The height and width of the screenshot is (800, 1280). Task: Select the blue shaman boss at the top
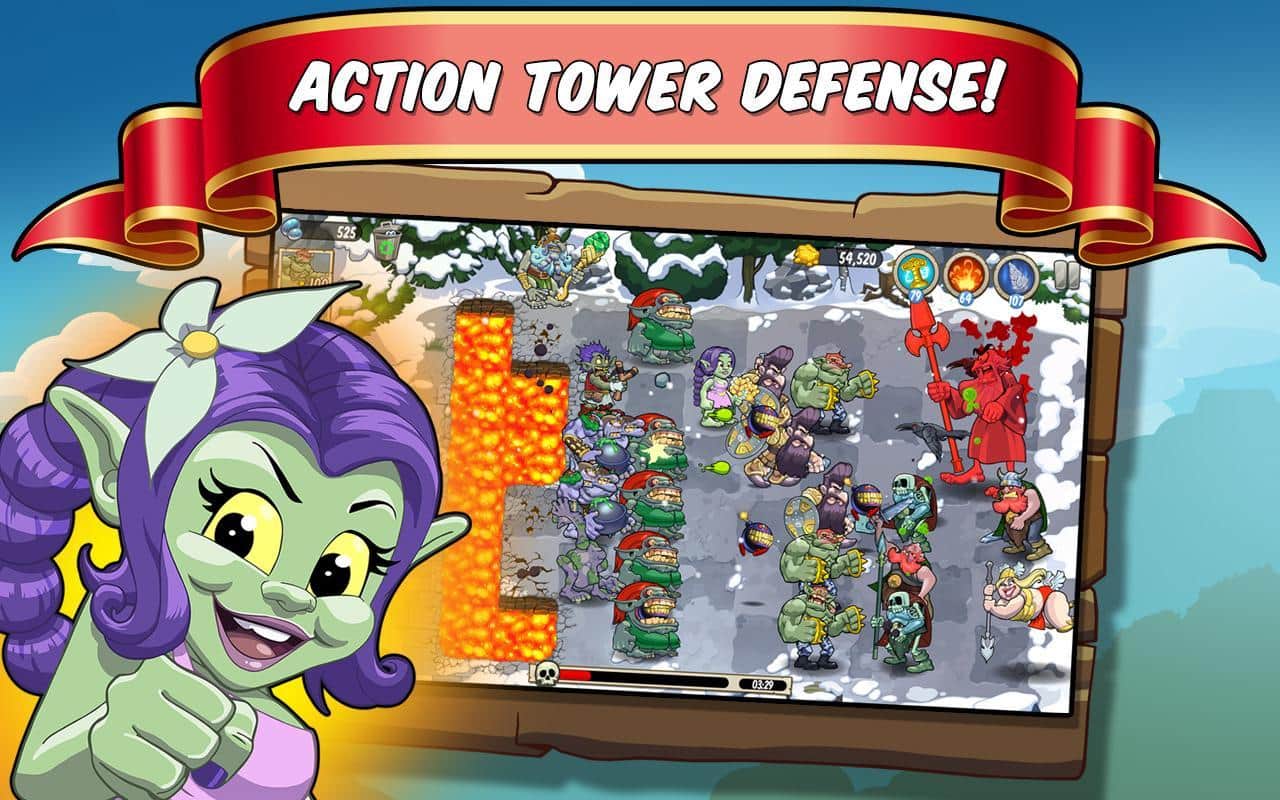click(545, 270)
